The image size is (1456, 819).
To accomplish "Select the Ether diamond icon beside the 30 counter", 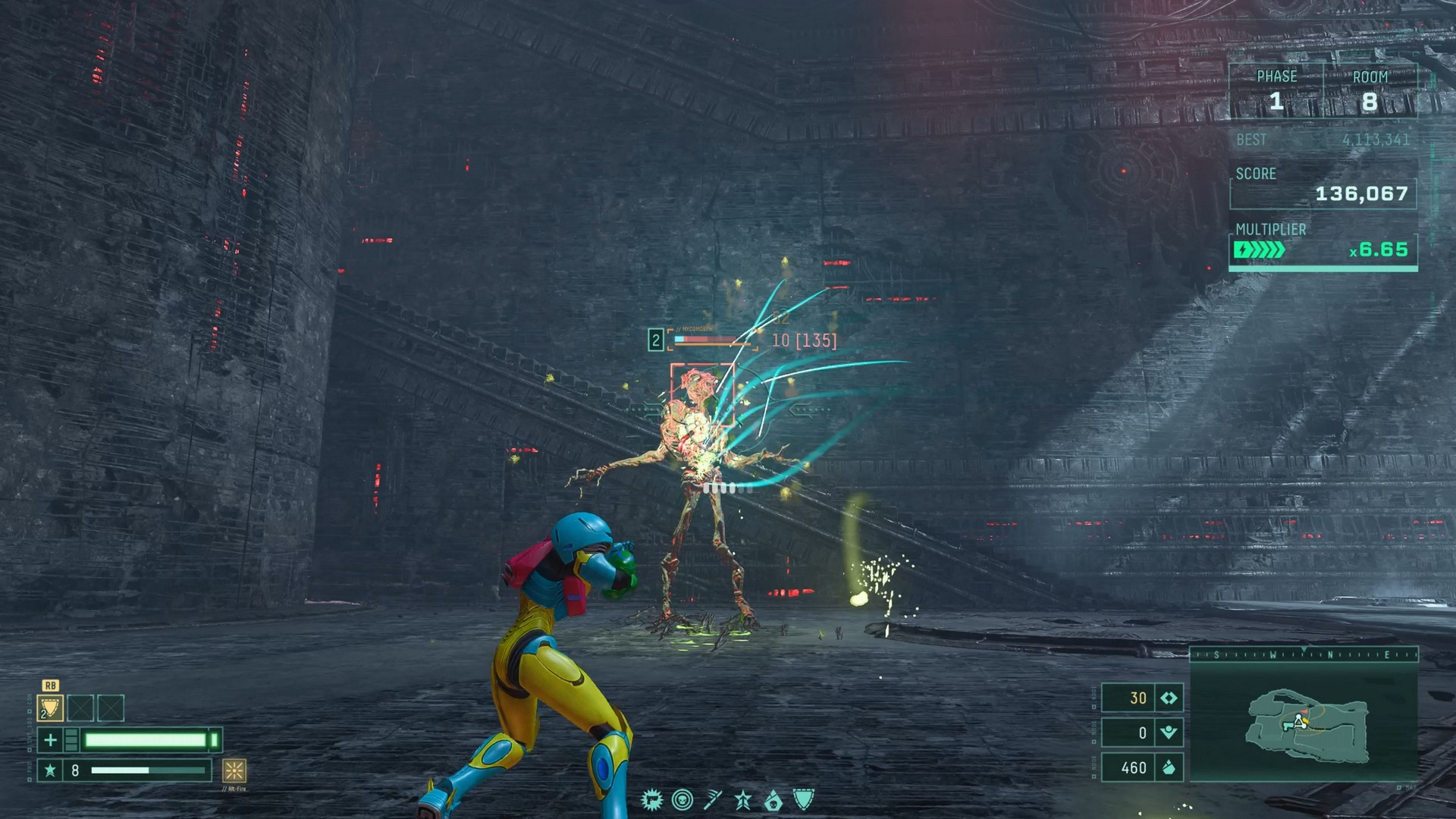I will (1169, 698).
